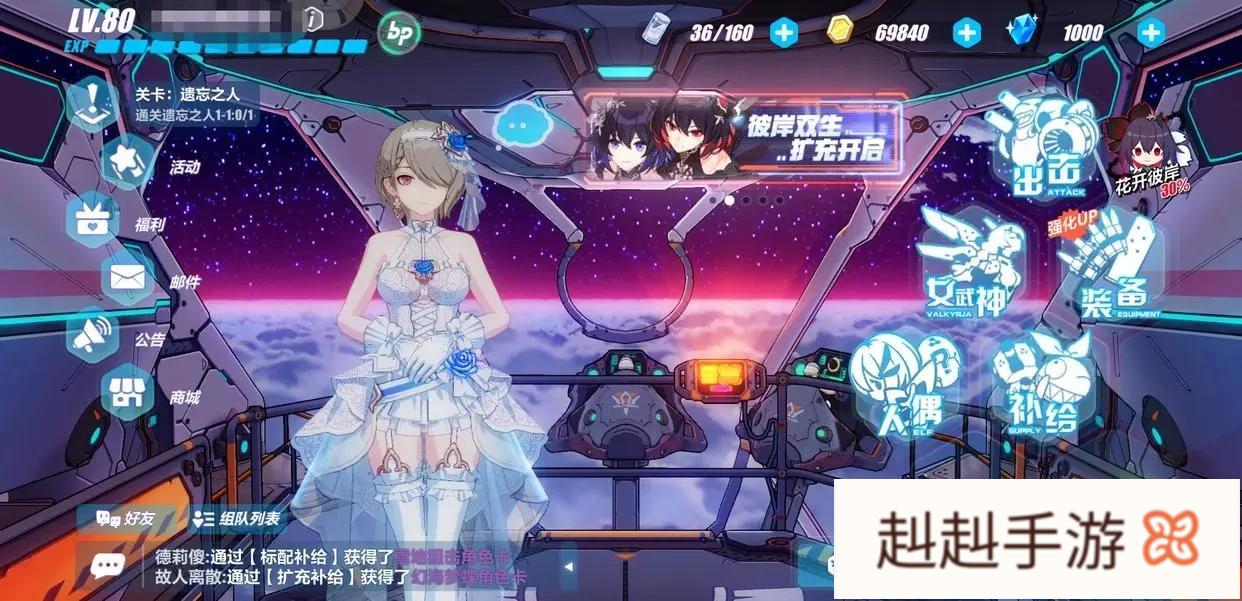Open the info icon beside the player name
The height and width of the screenshot is (601, 1242).
coord(315,18)
